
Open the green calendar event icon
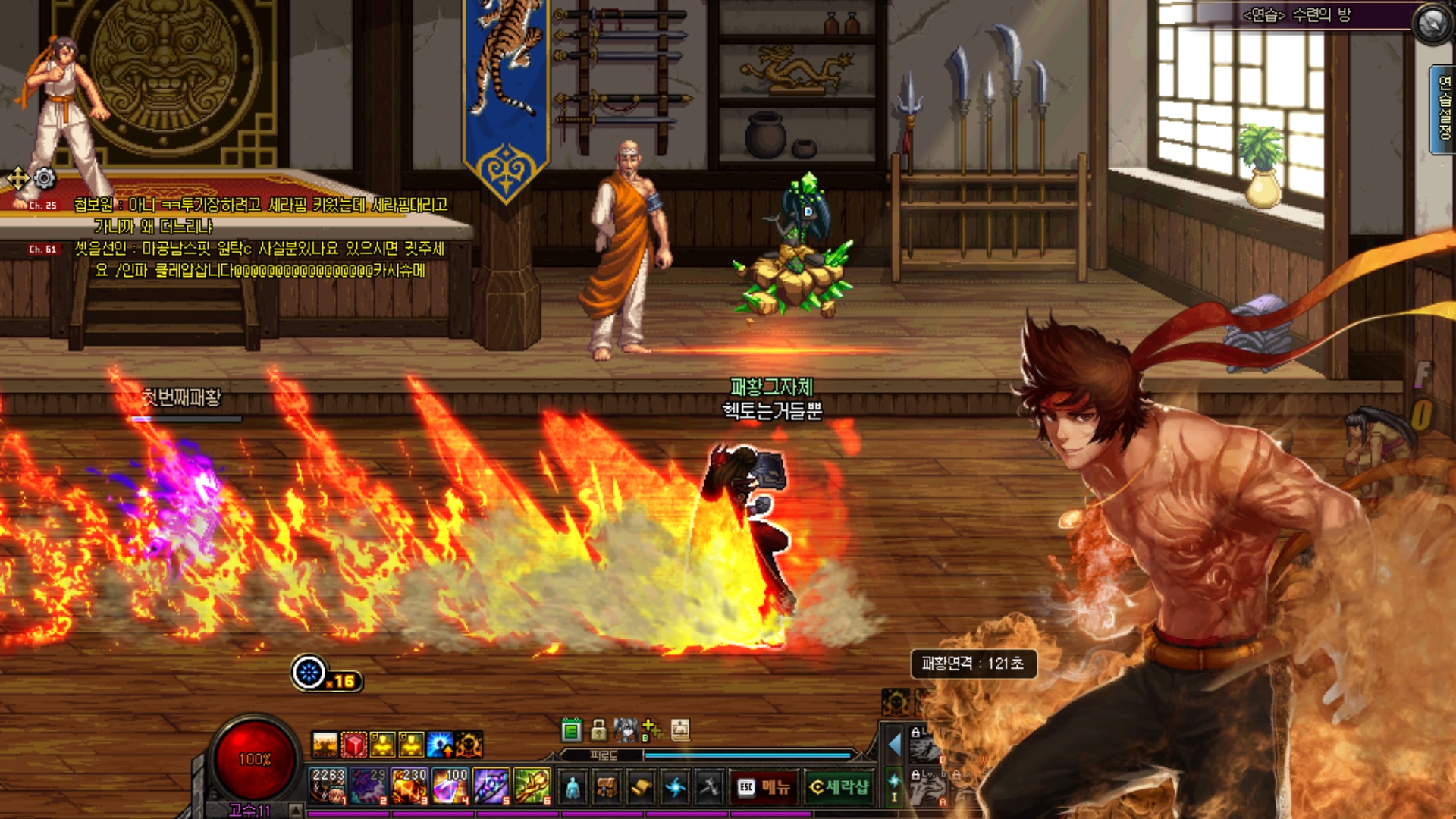coord(572,730)
